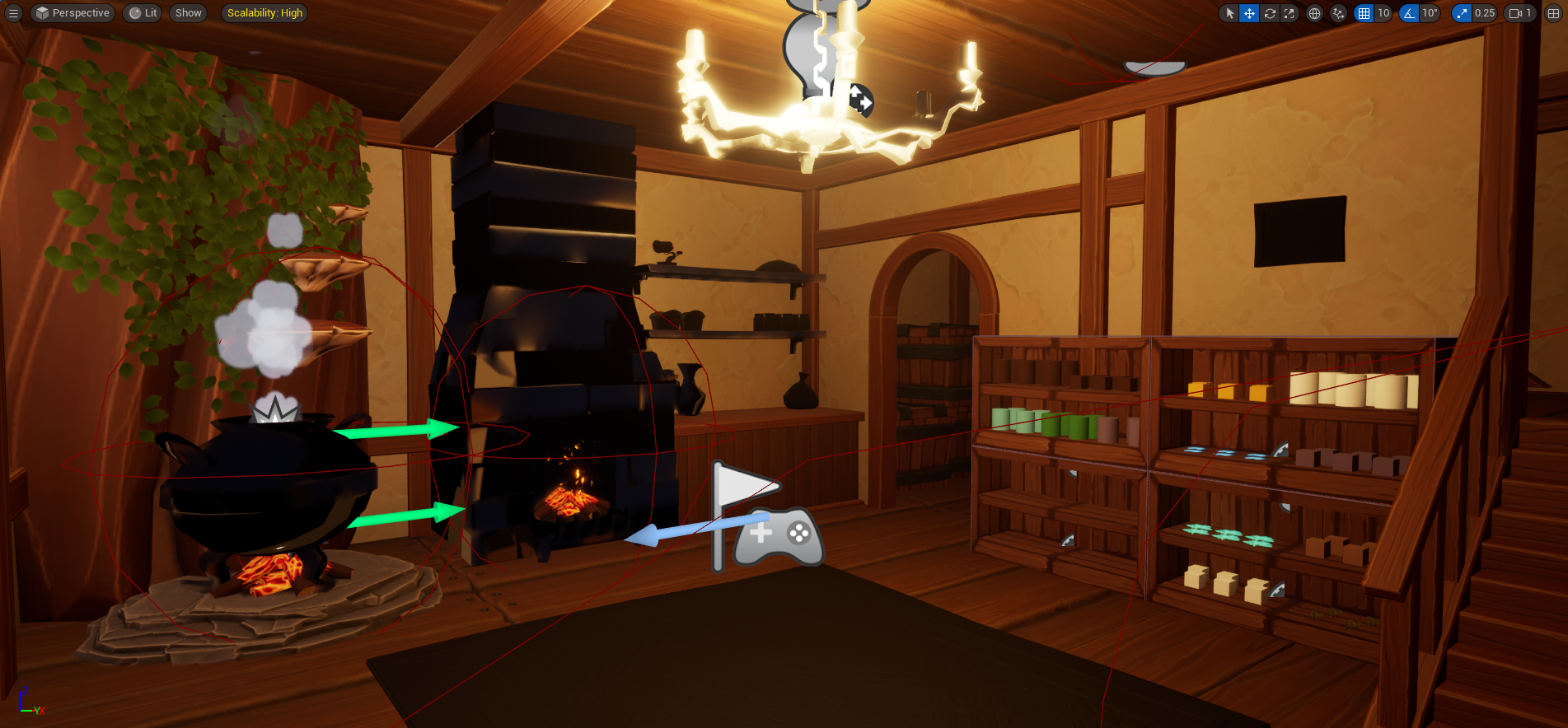Click the surface snapping icon
This screenshot has height=728, width=1568.
pos(1338,13)
